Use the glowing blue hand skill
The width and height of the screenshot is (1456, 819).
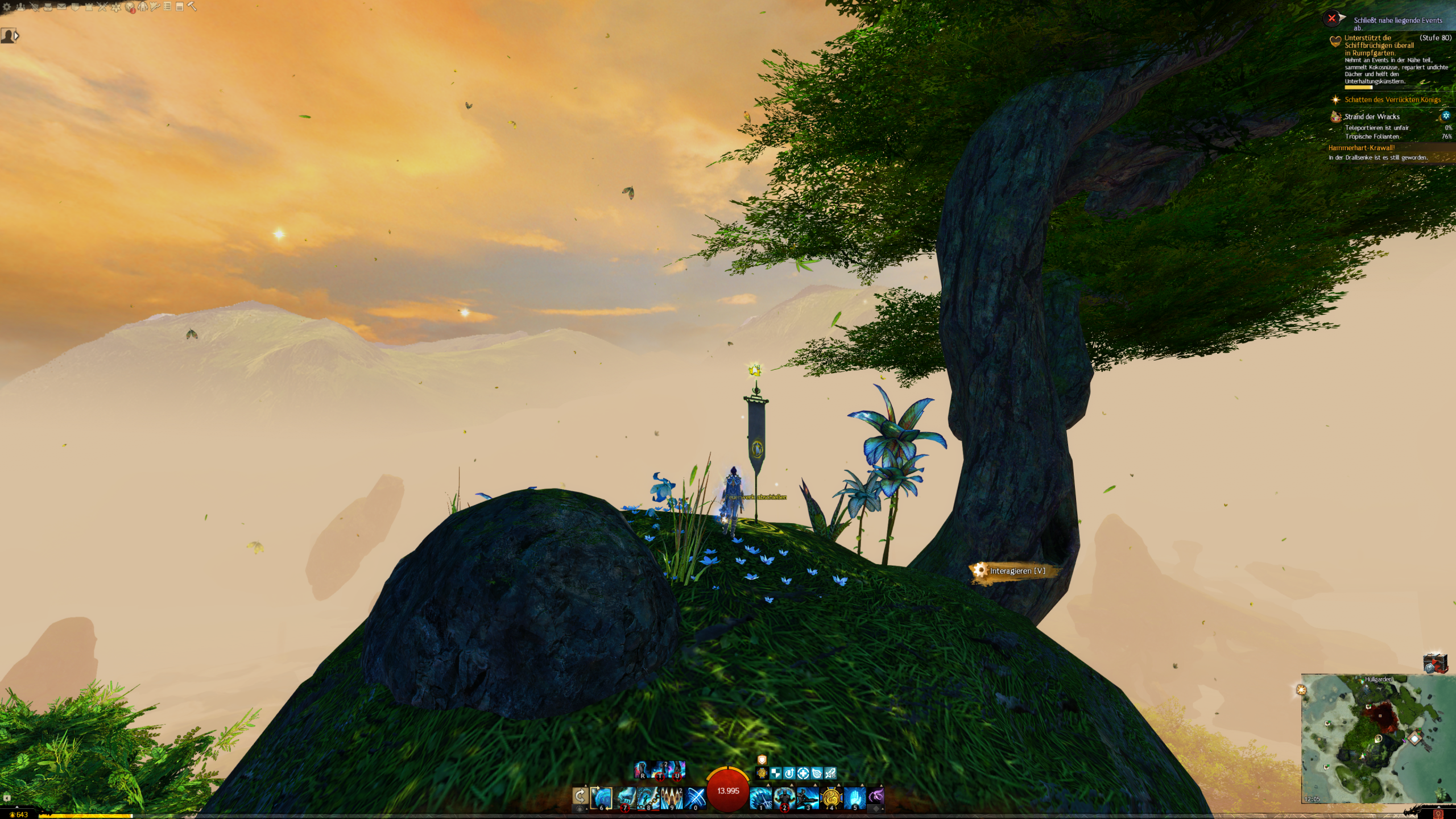[x=854, y=797]
